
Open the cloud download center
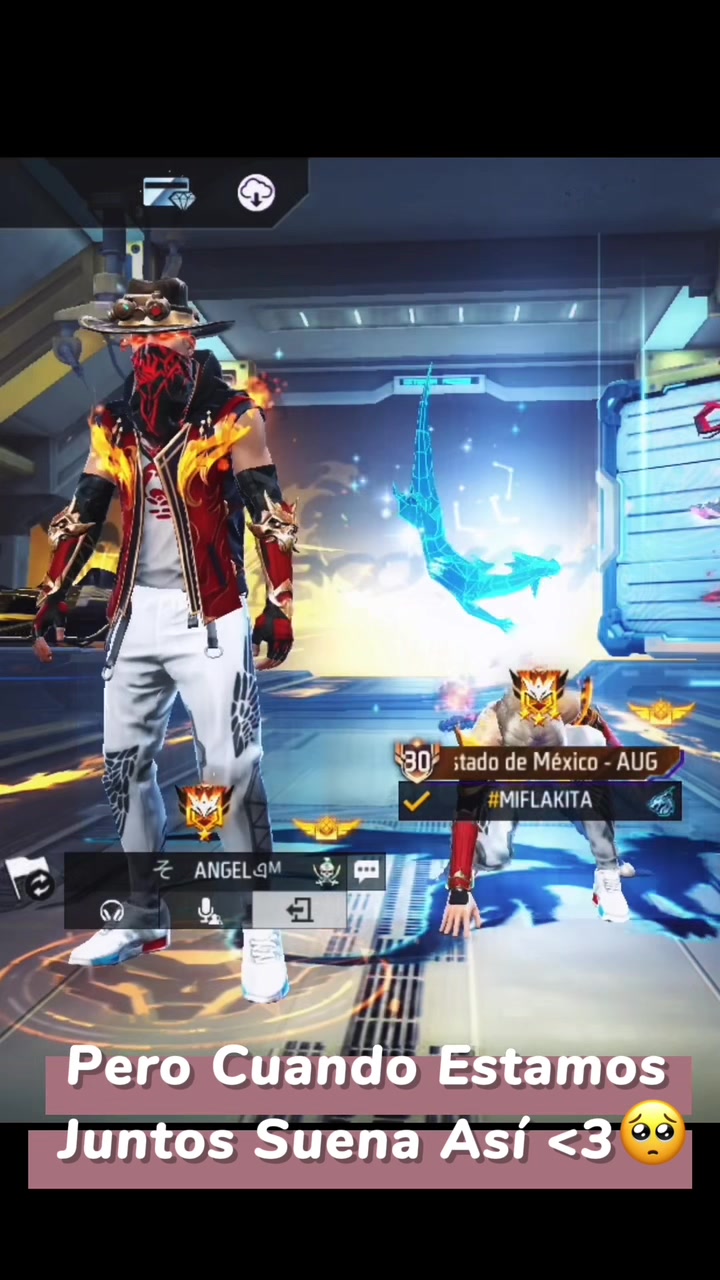[256, 192]
